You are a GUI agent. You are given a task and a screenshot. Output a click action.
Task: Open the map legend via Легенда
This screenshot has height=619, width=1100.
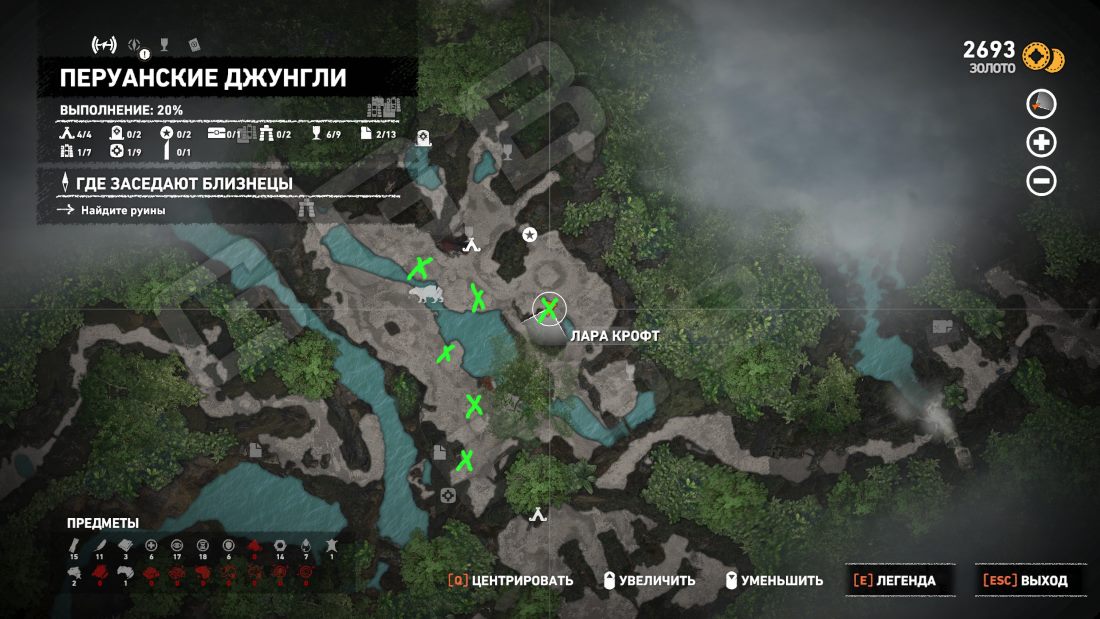tap(897, 580)
